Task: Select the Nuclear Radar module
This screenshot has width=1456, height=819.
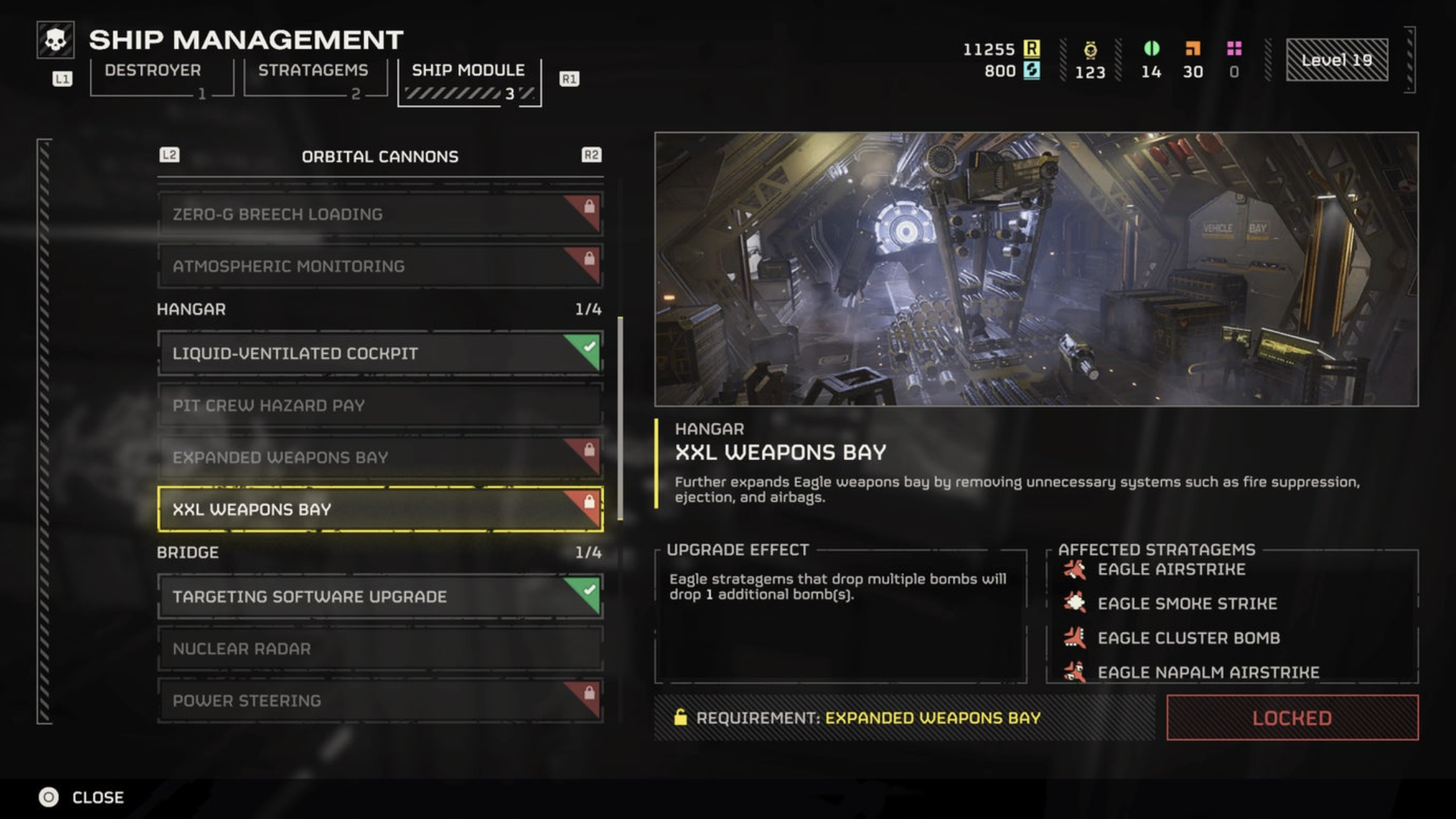Action: (379, 649)
